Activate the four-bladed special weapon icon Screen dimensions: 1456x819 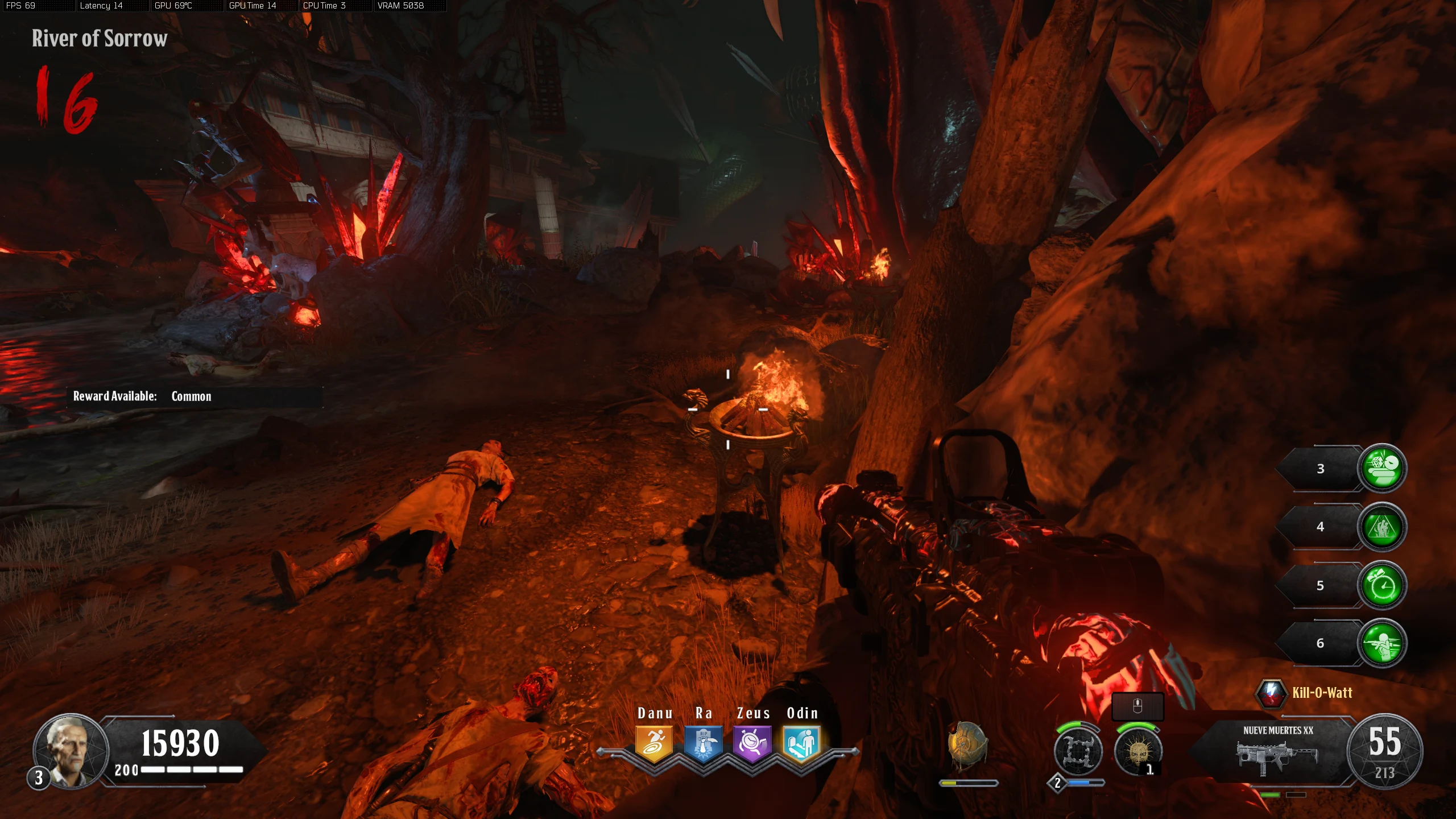[x=1078, y=751]
